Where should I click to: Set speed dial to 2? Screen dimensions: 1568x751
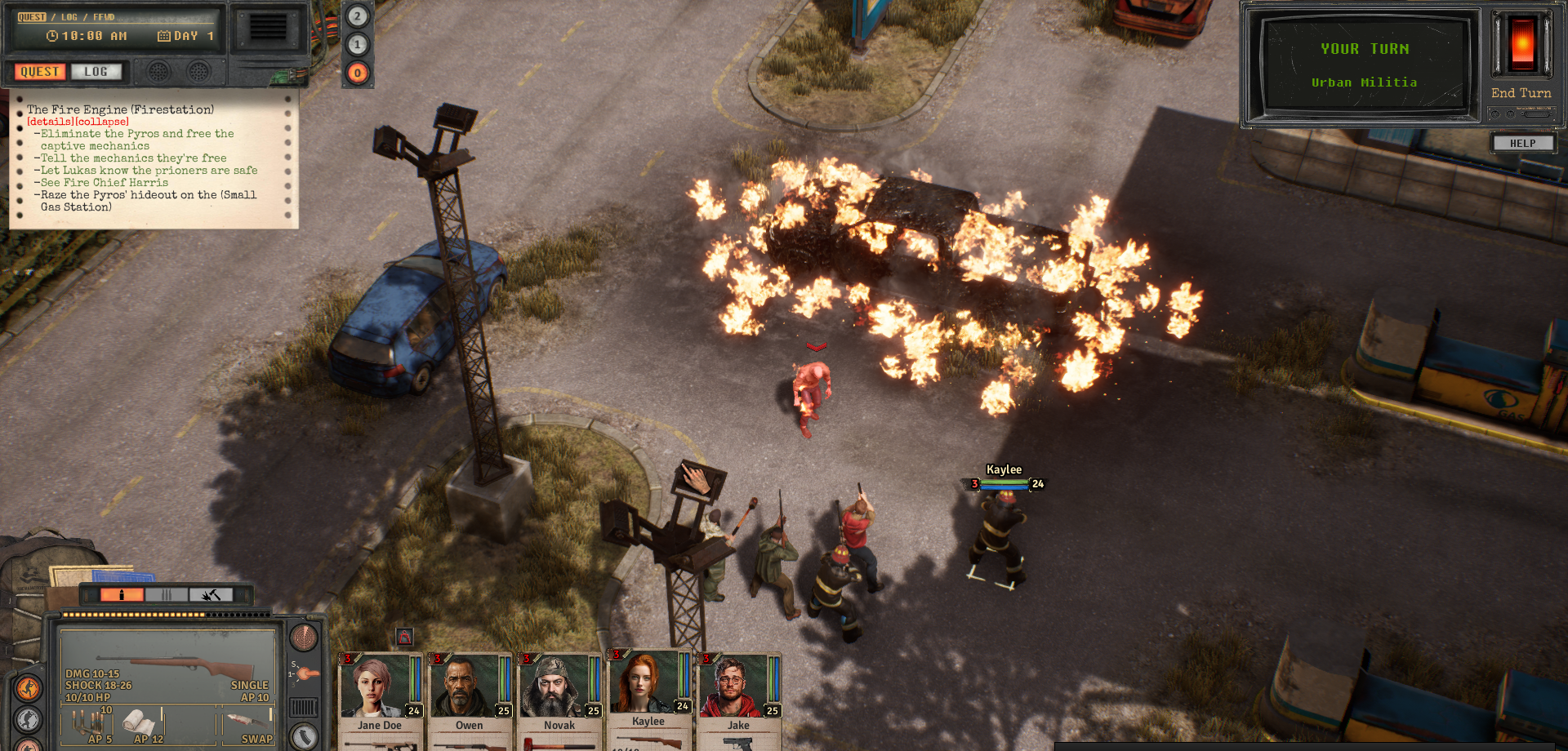tap(357, 16)
